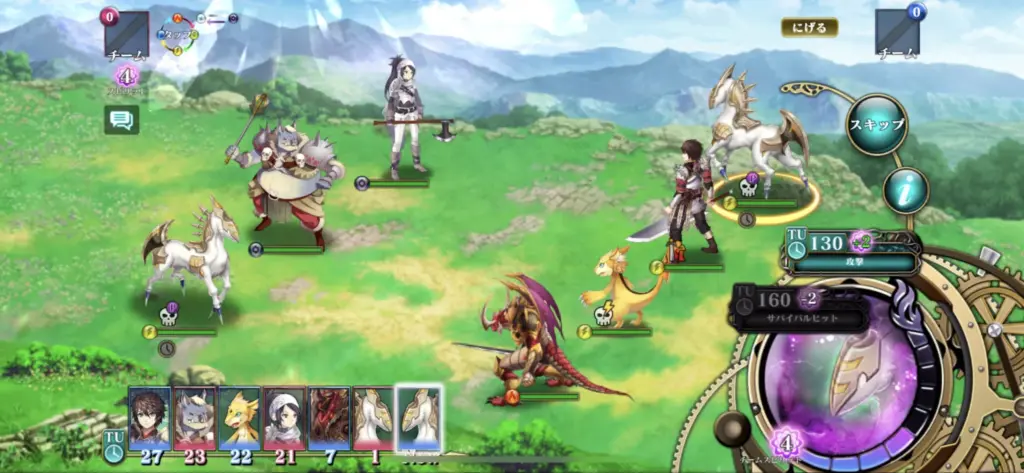Viewport: 1024px width, 473px height.
Task: Select the 攻撃 attack skill (TU 130)
Action: (852, 252)
